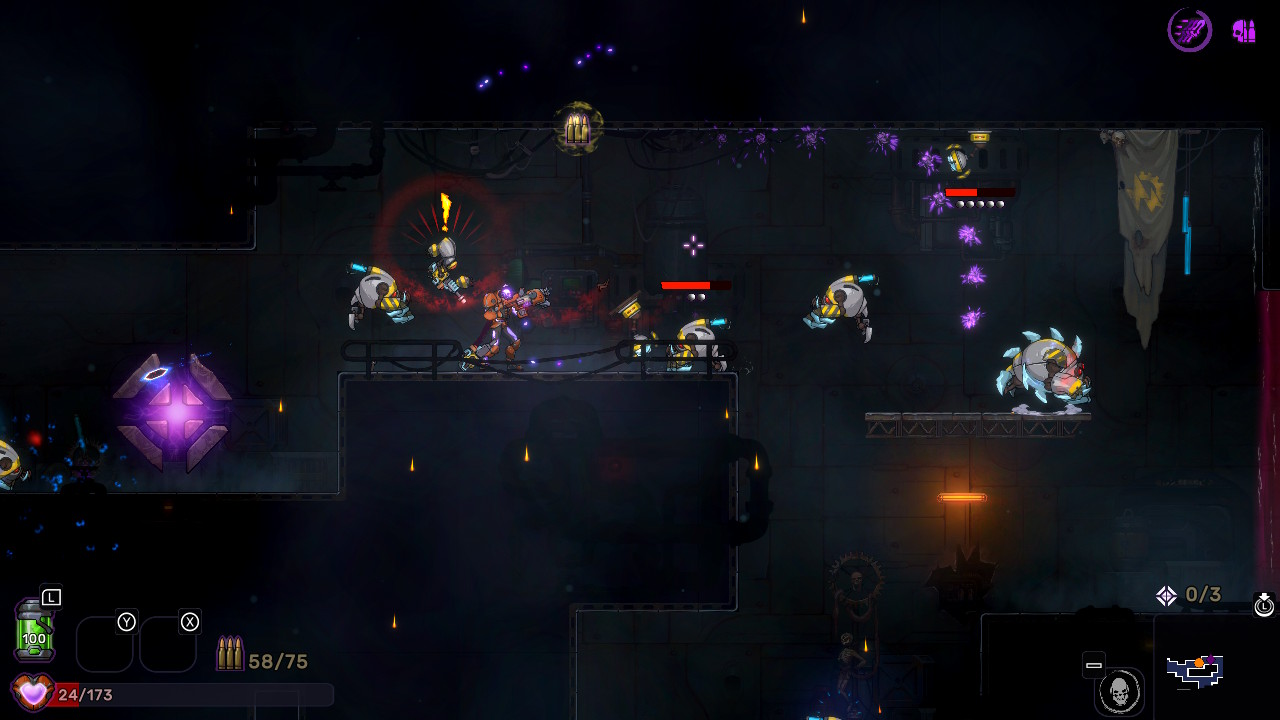The height and width of the screenshot is (720, 1280).
Task: Click the triple bullet ammo icon
Action: [x=230, y=654]
